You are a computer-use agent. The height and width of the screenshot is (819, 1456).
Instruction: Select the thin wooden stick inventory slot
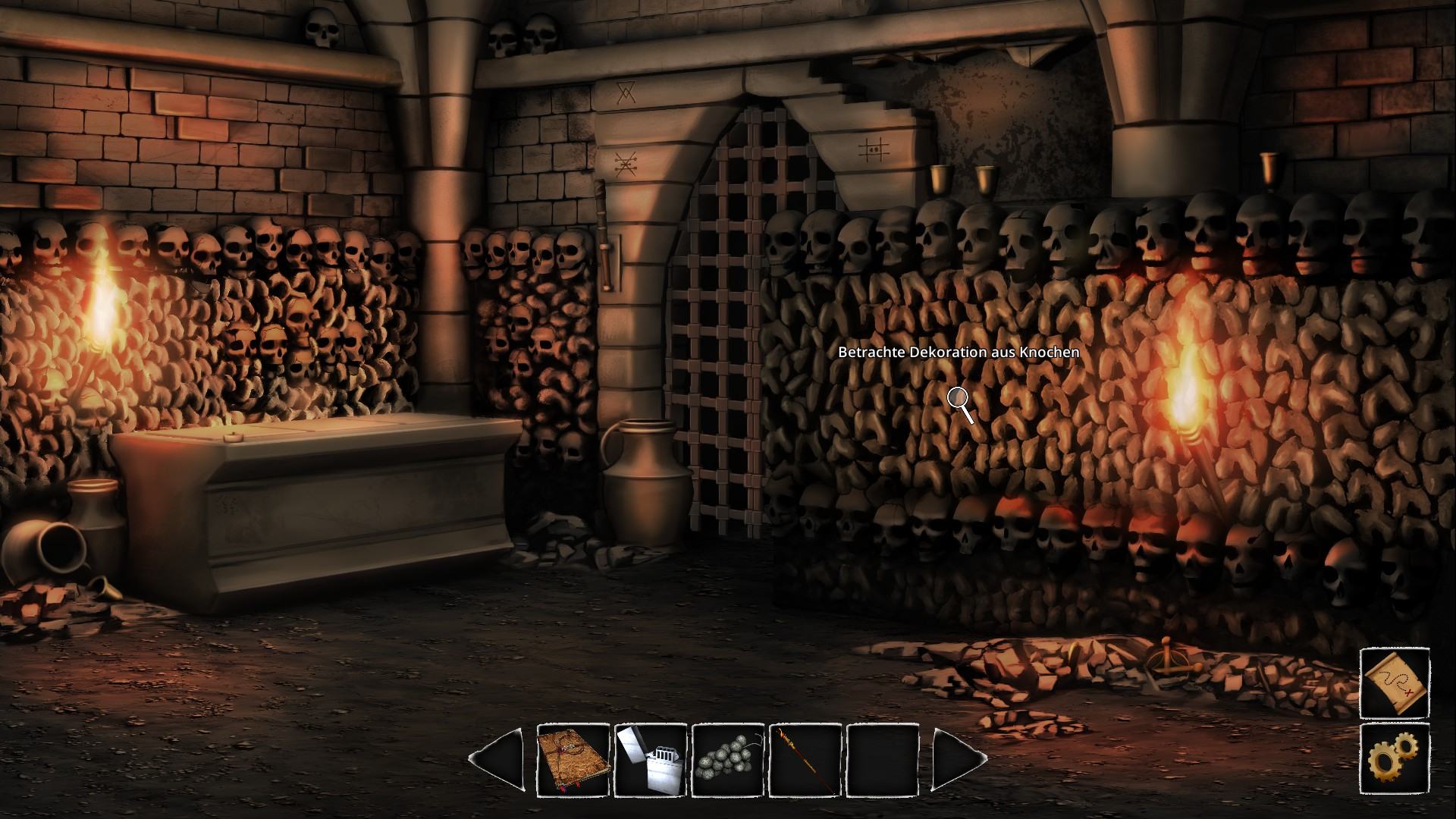(x=805, y=760)
